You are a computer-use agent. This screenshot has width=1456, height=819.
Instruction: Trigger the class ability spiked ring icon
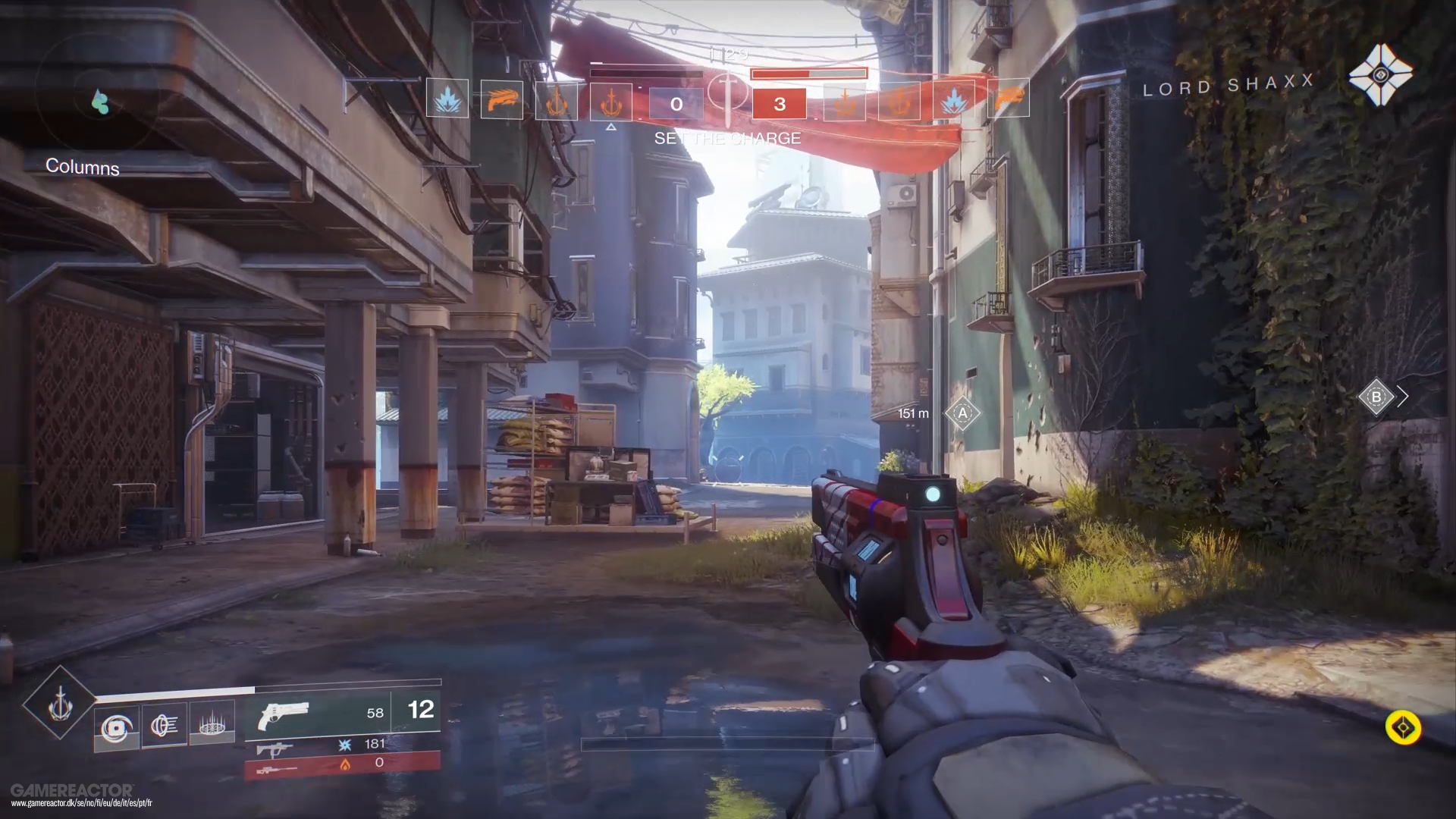pos(212,724)
